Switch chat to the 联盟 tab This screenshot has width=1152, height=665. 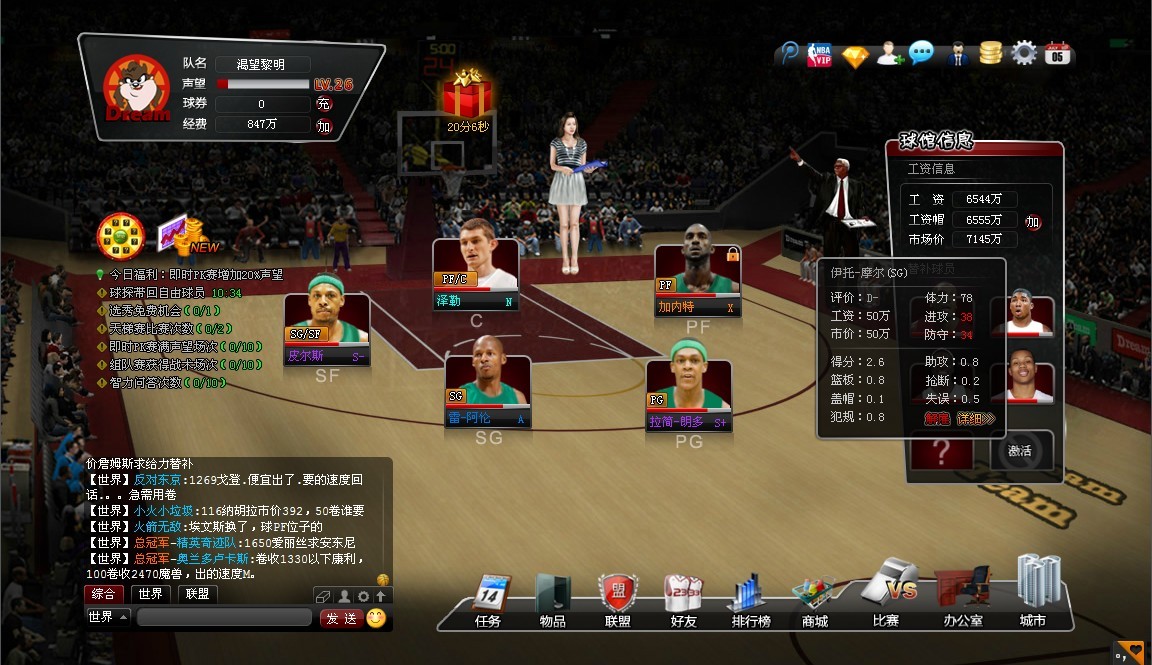coord(197,594)
